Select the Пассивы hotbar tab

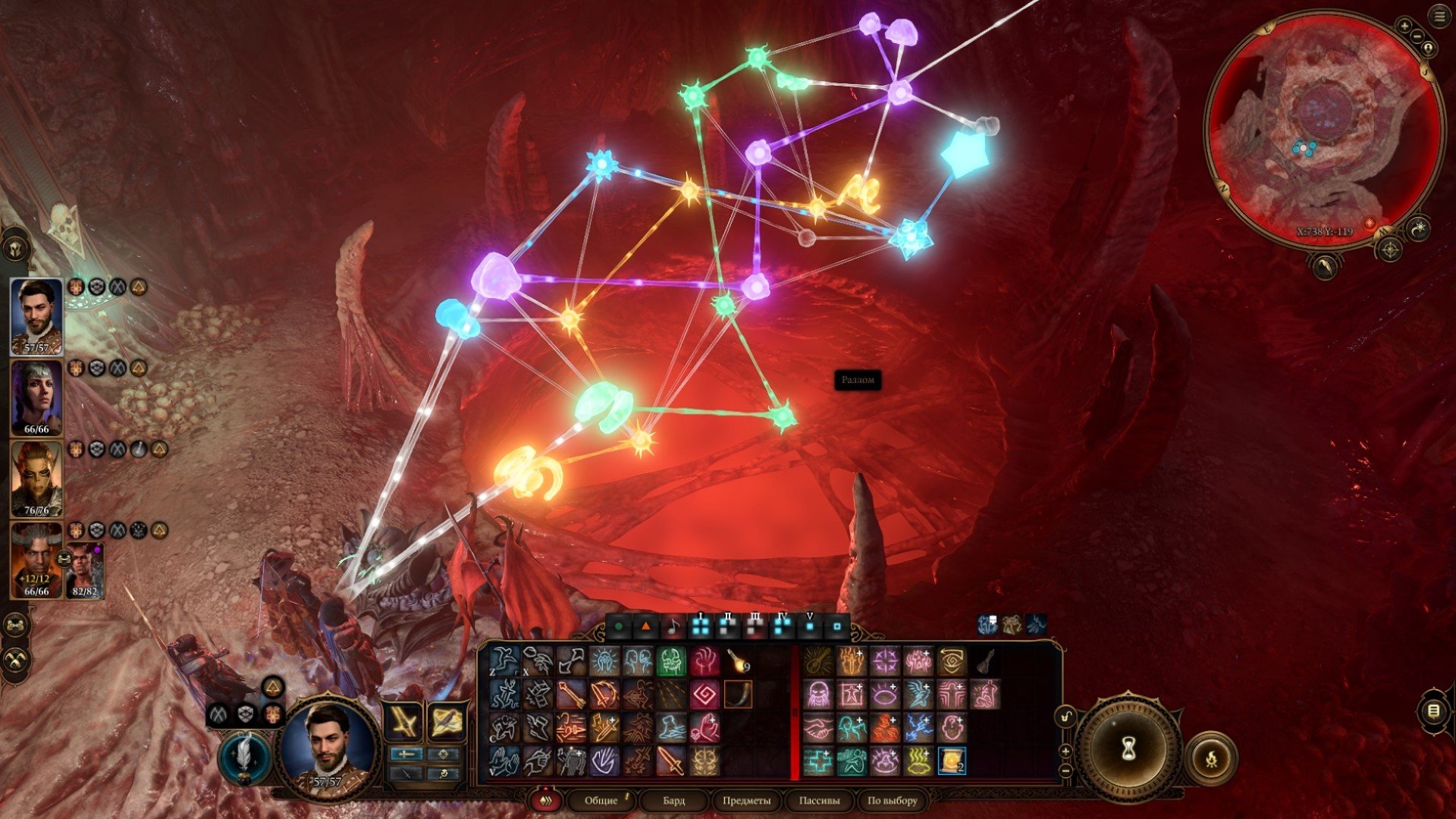tap(819, 800)
